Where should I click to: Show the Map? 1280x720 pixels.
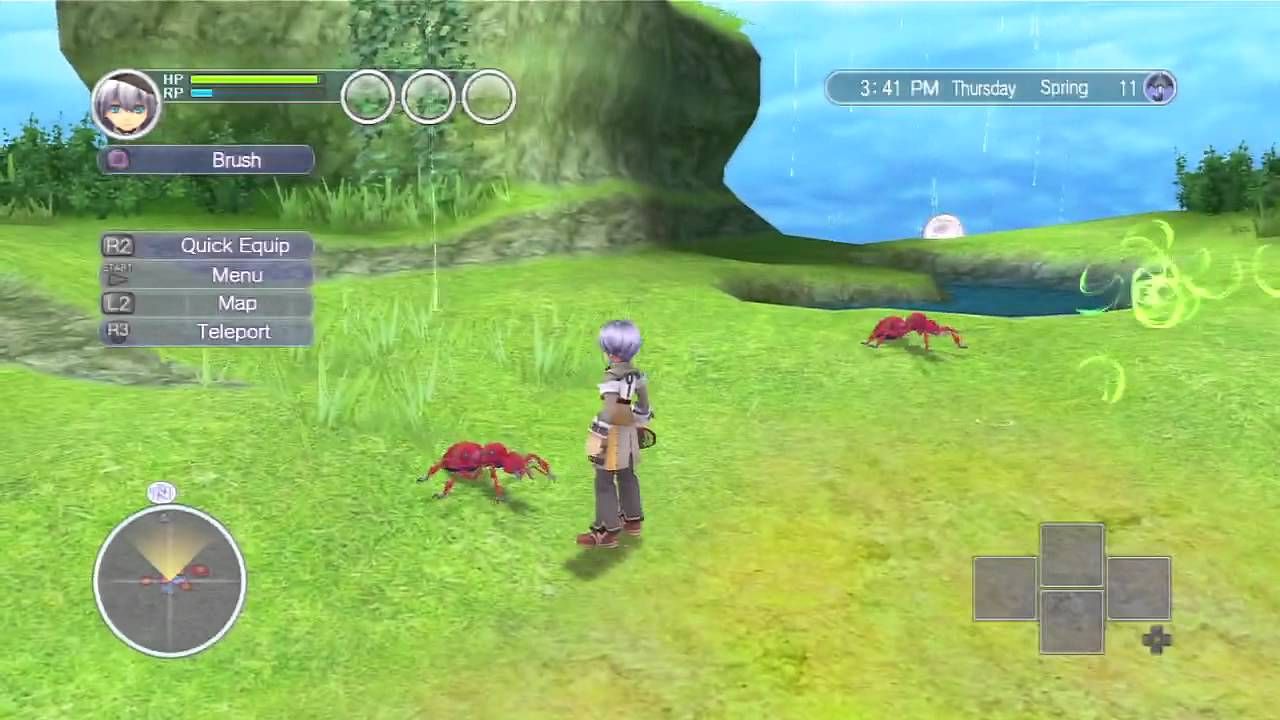click(208, 303)
